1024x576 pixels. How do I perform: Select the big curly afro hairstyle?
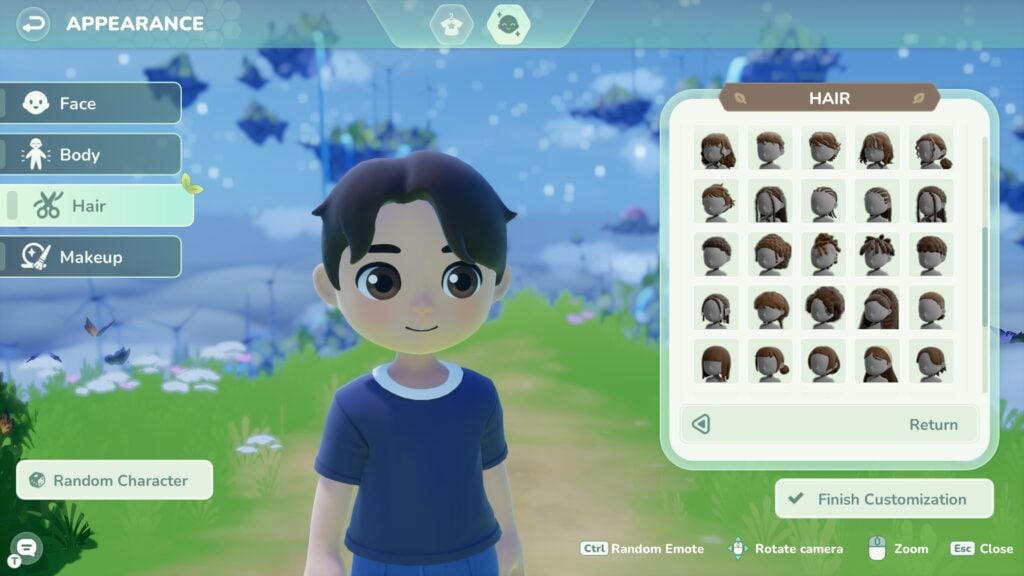(x=824, y=307)
